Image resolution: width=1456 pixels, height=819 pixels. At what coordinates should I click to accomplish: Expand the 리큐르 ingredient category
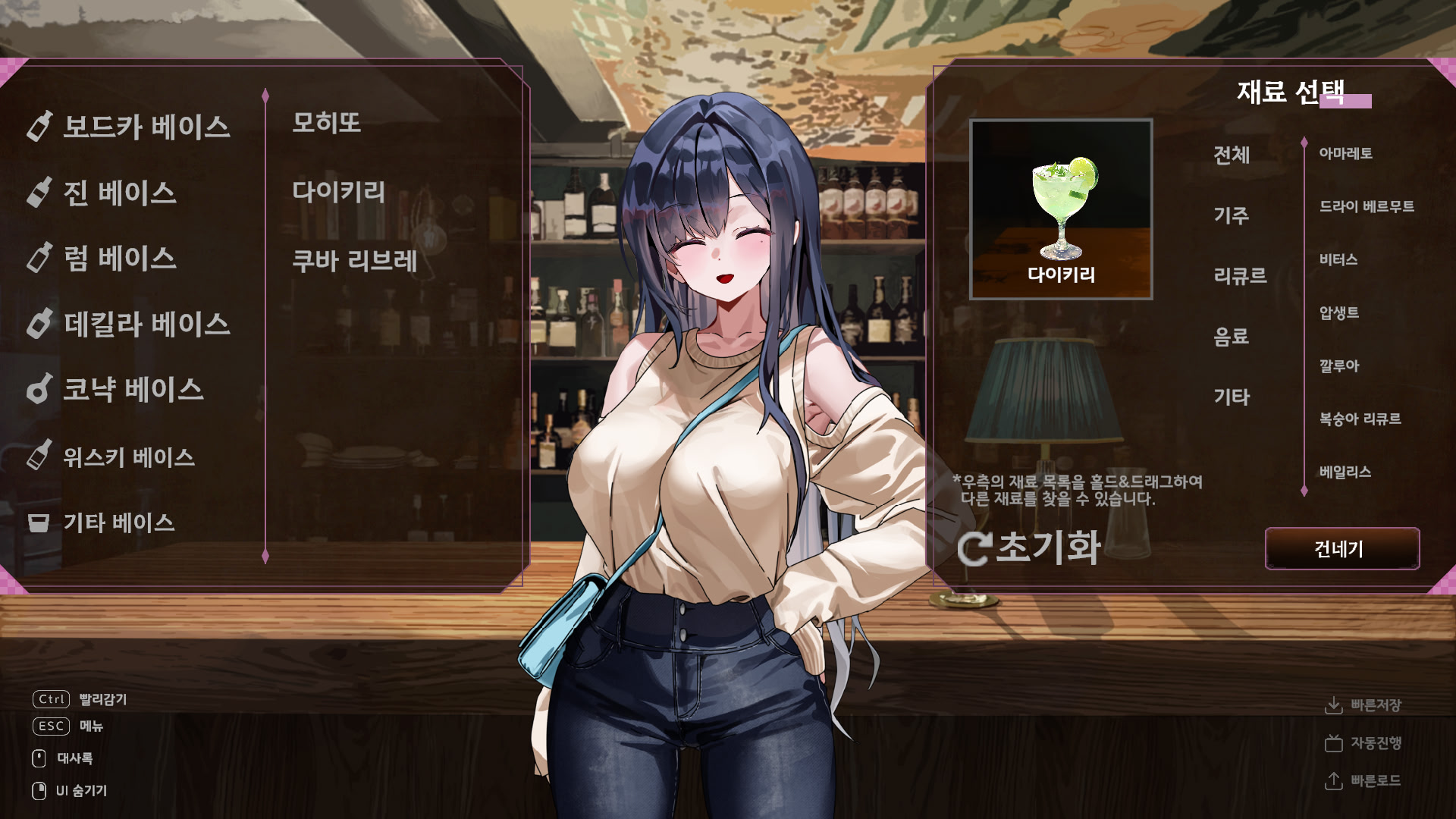click(x=1238, y=277)
